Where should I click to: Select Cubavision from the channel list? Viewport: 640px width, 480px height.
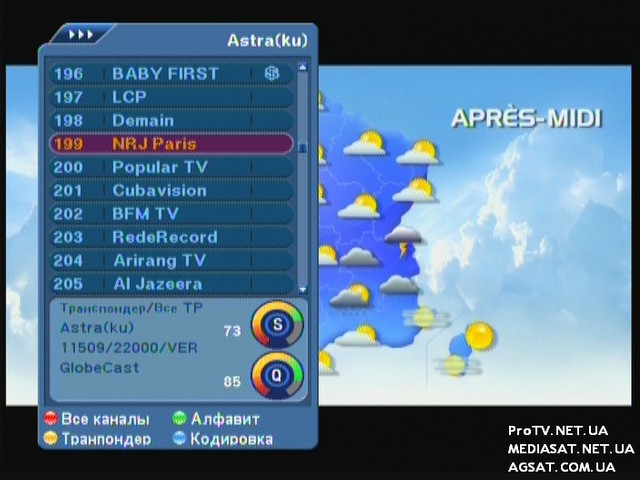point(170,190)
